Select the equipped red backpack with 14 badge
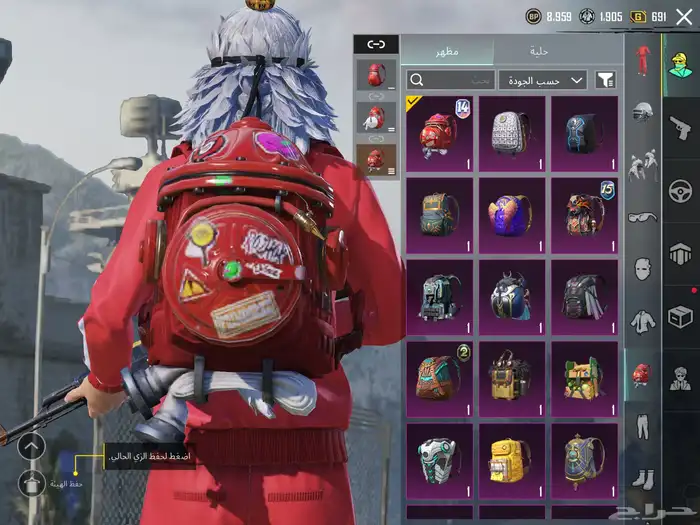 (439, 132)
